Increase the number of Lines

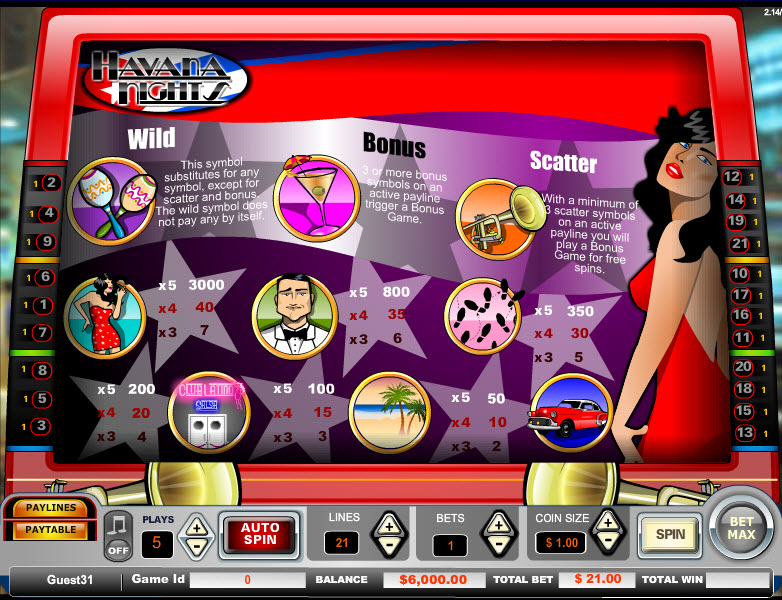pos(389,524)
